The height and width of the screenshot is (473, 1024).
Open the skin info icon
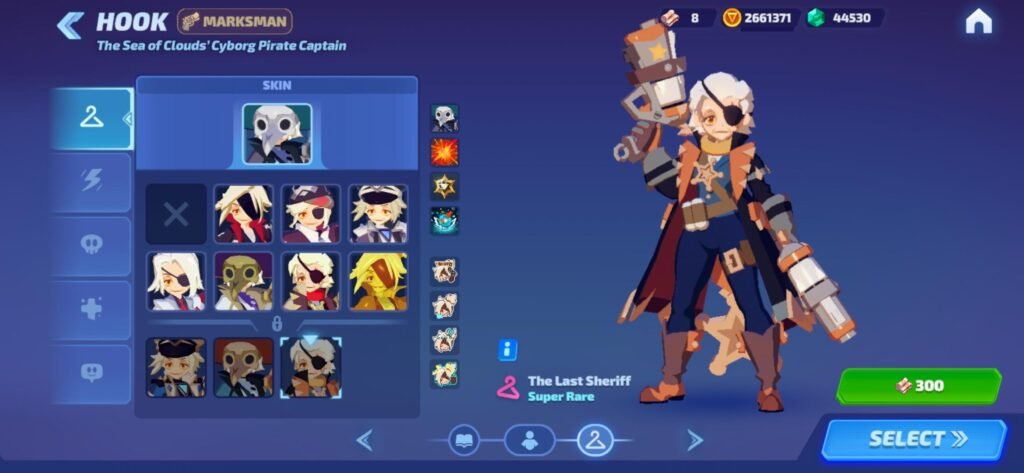coord(507,350)
